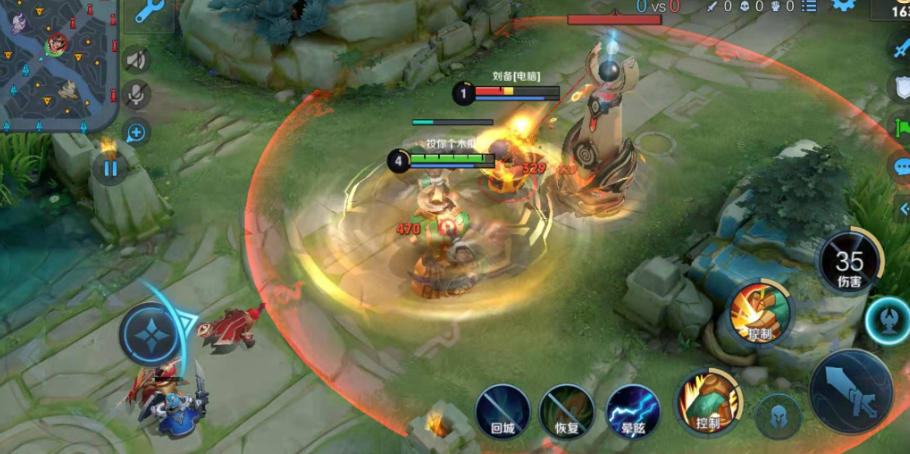The height and width of the screenshot is (454, 910).
Task: Tap the virtual movement joystick
Action: pyautogui.click(x=151, y=334)
